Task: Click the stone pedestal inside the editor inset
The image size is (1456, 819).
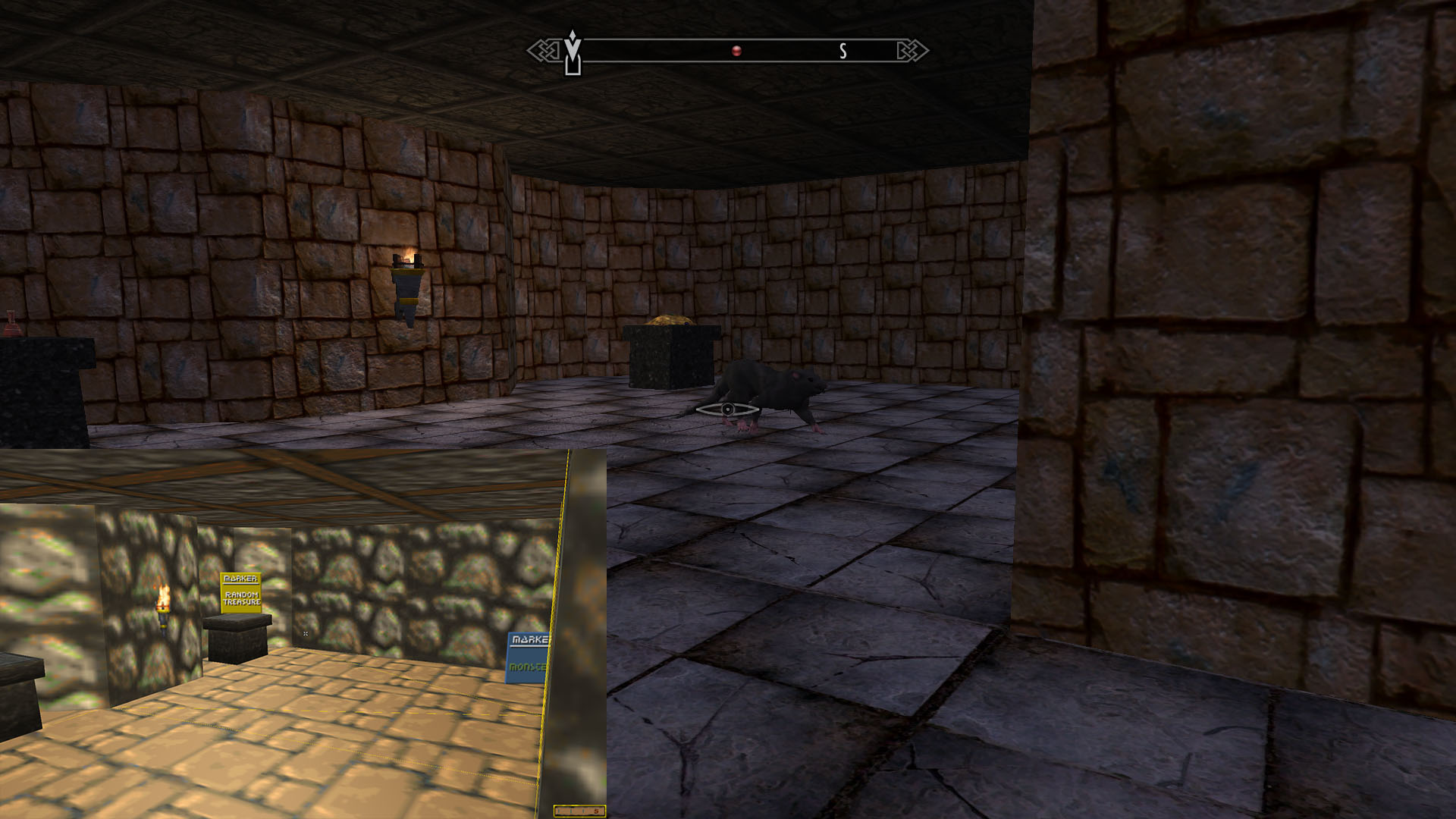Action: pyautogui.click(x=237, y=635)
